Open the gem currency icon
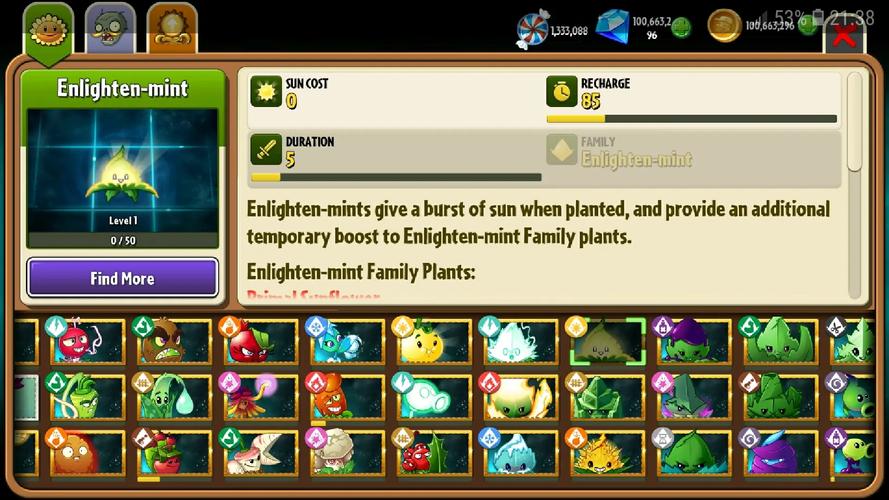Image resolution: width=889 pixels, height=500 pixels. click(x=613, y=26)
